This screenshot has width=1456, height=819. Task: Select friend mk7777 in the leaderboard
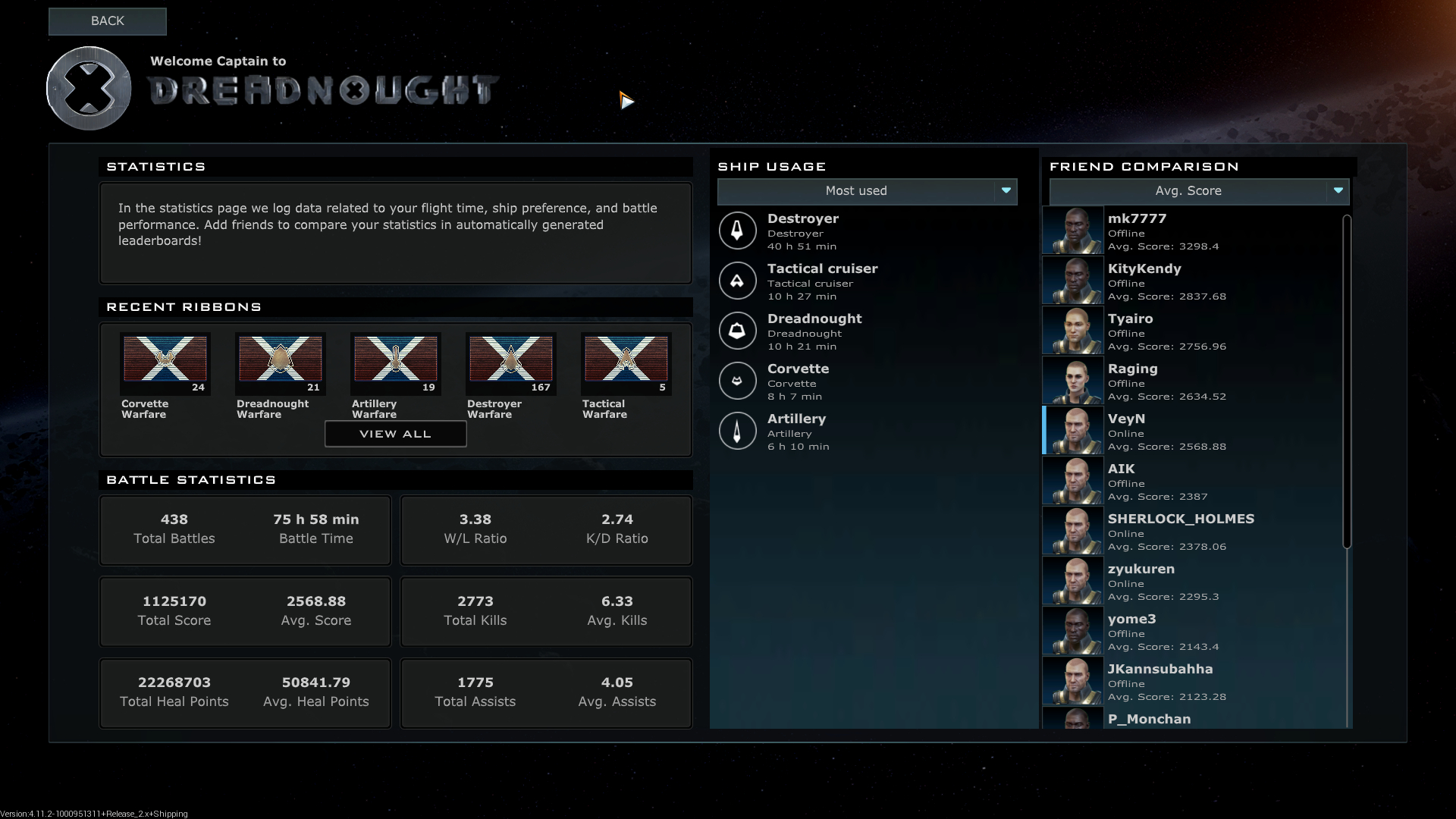point(1191,231)
